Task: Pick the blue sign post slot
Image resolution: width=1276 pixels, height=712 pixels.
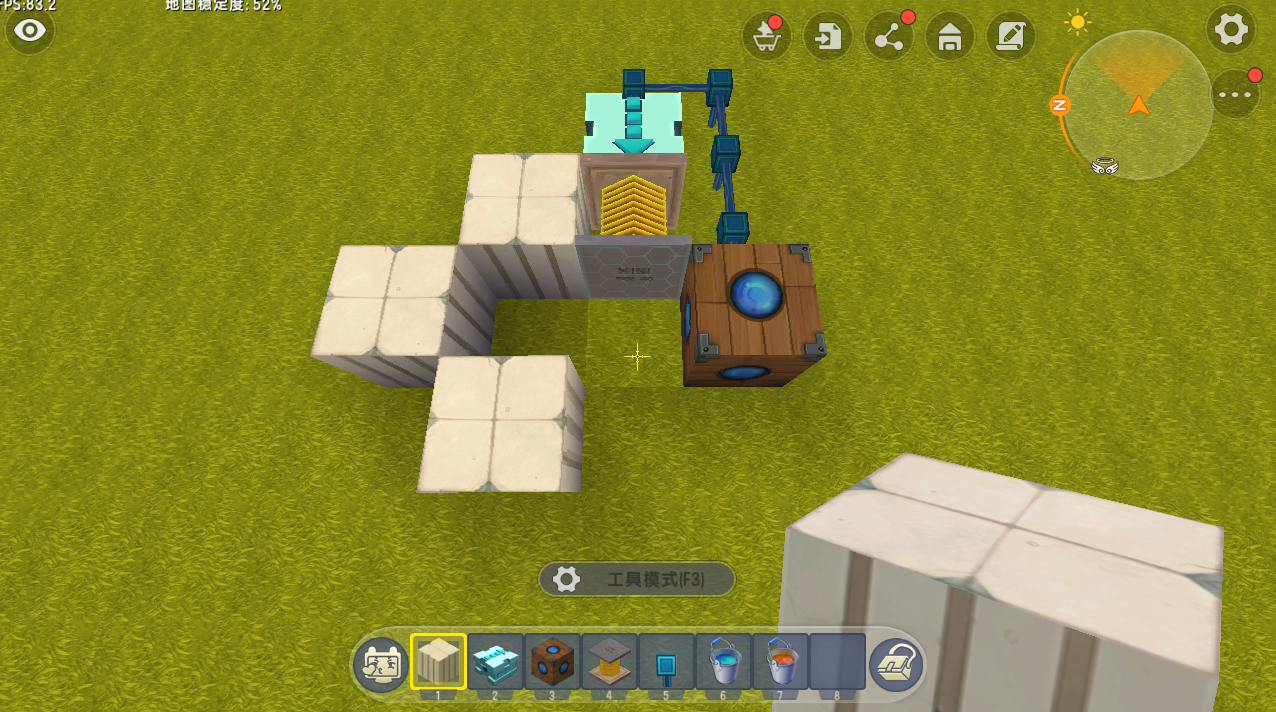Action: (x=666, y=662)
